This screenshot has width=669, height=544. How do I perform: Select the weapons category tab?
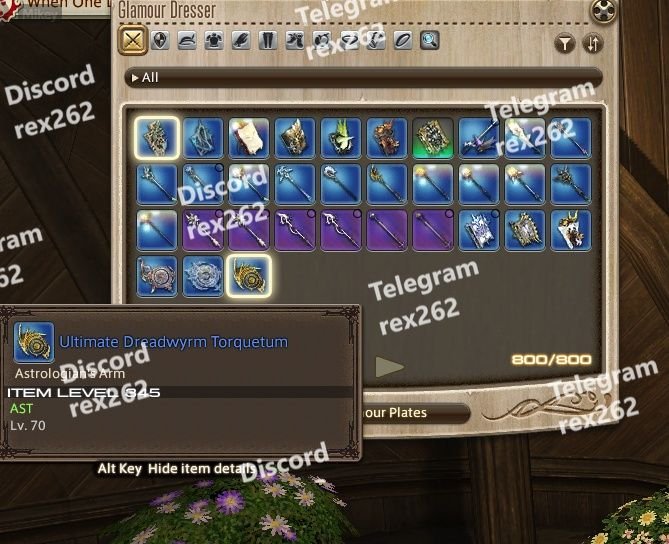pyautogui.click(x=133, y=41)
